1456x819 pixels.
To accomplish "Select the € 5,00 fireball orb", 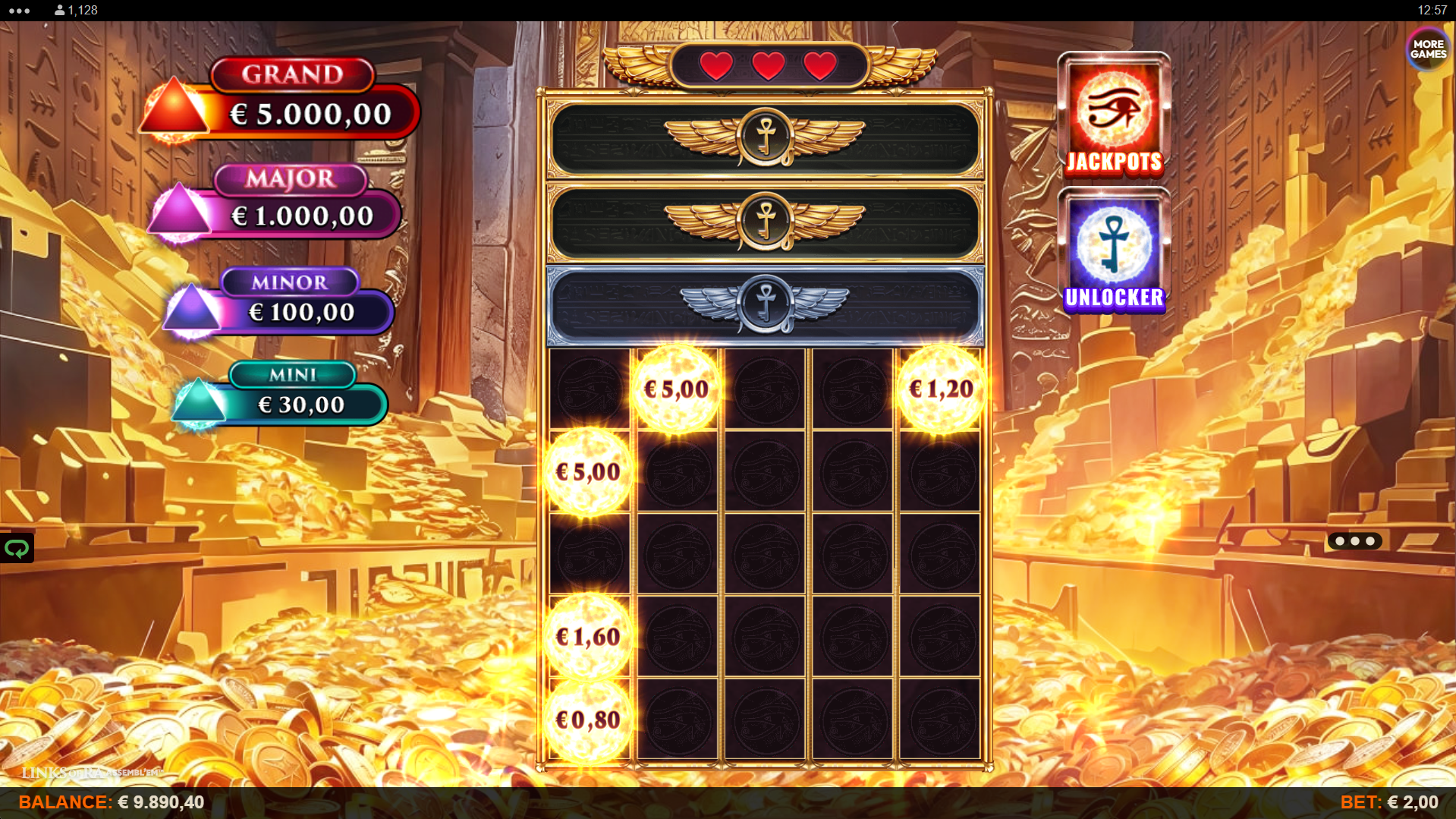I will [x=675, y=389].
